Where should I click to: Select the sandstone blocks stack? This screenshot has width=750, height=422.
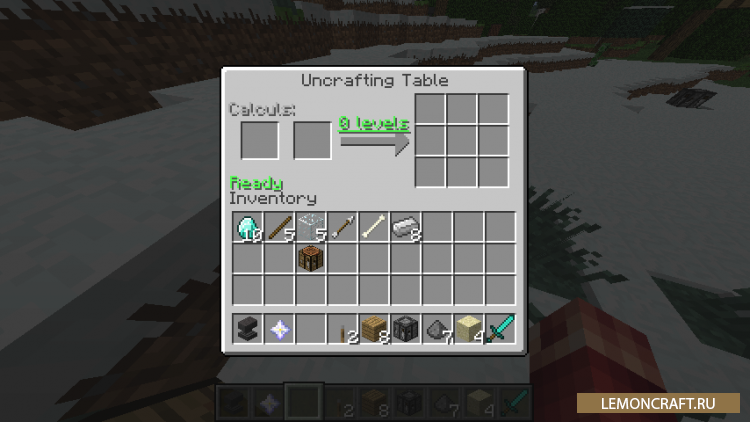click(469, 328)
